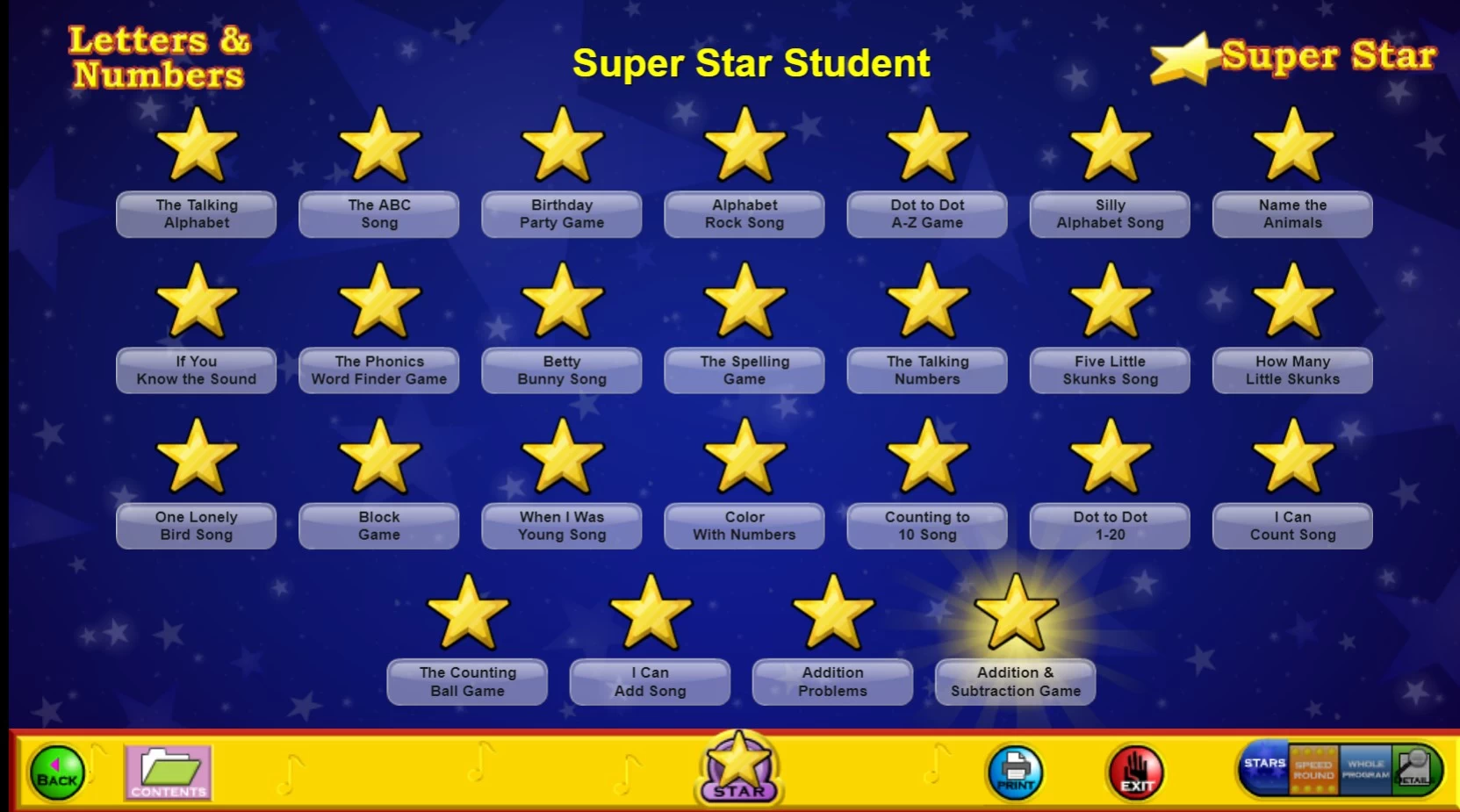Open the Addition & Subtraction Game
This screenshot has height=812, width=1460.
click(x=1016, y=682)
